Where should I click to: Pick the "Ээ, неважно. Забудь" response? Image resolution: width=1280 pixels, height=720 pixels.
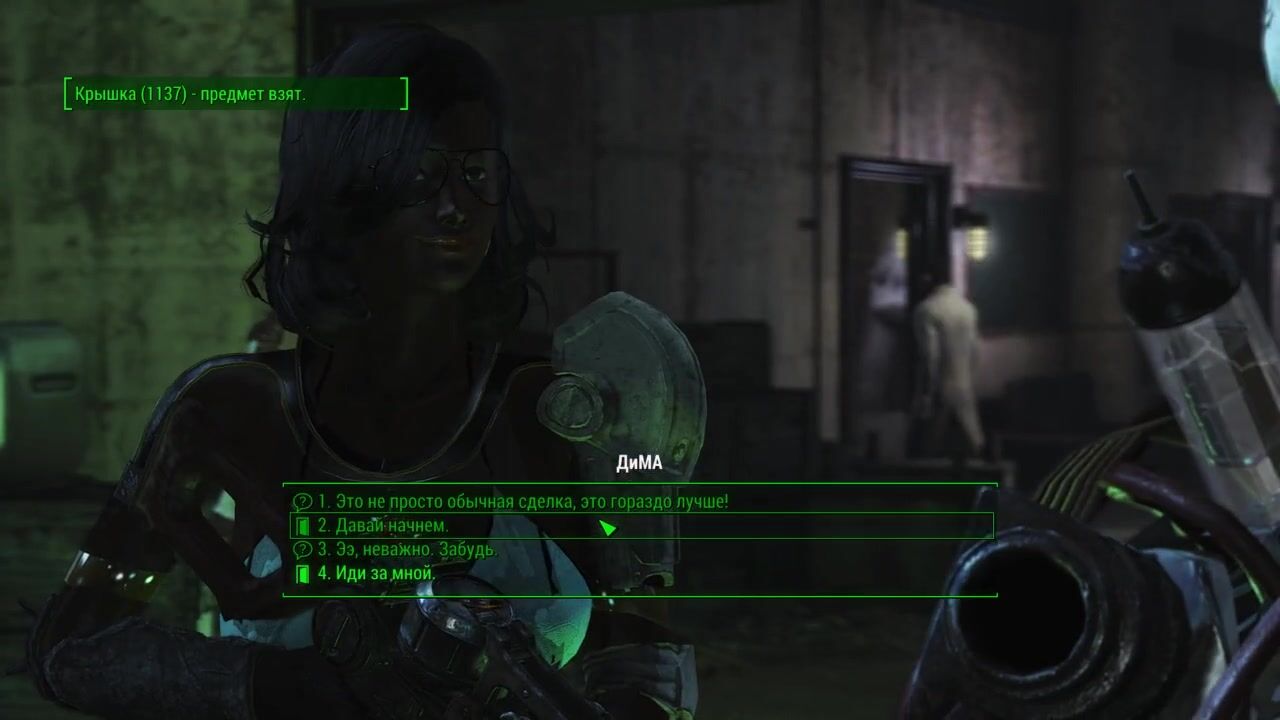point(407,550)
